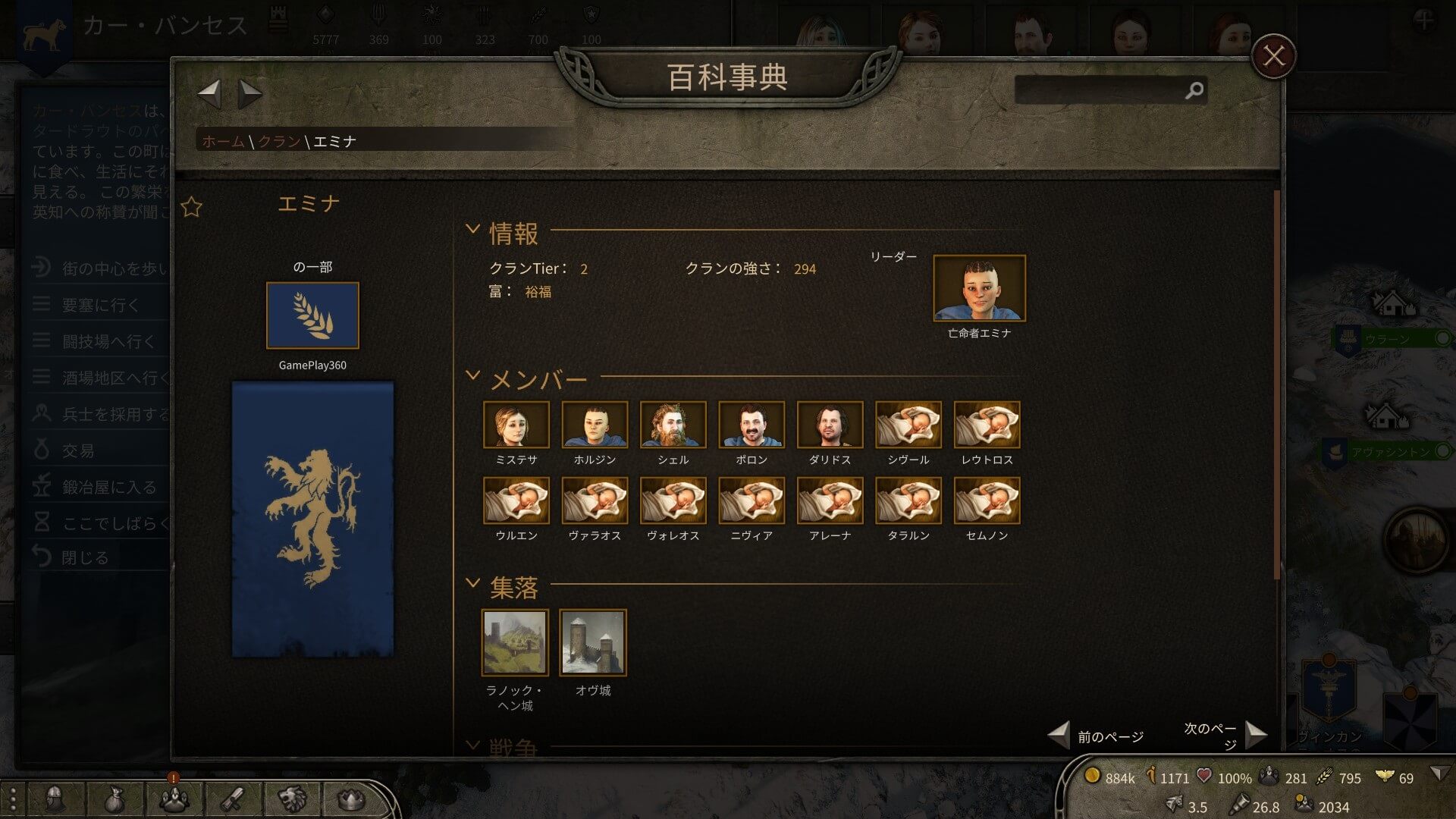Click the encyclopedia search field
Screen dimensions: 1456x819
tap(1100, 90)
